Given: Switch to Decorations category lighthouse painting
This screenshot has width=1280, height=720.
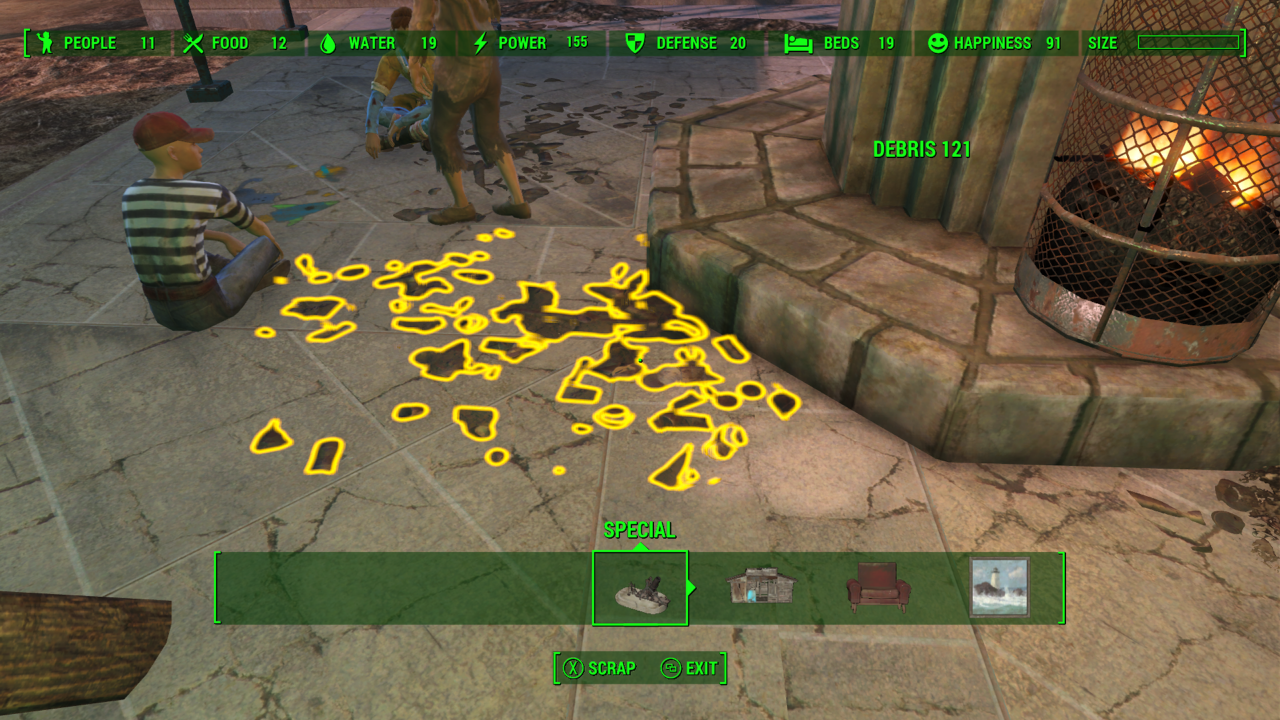Looking at the screenshot, I should (x=998, y=587).
